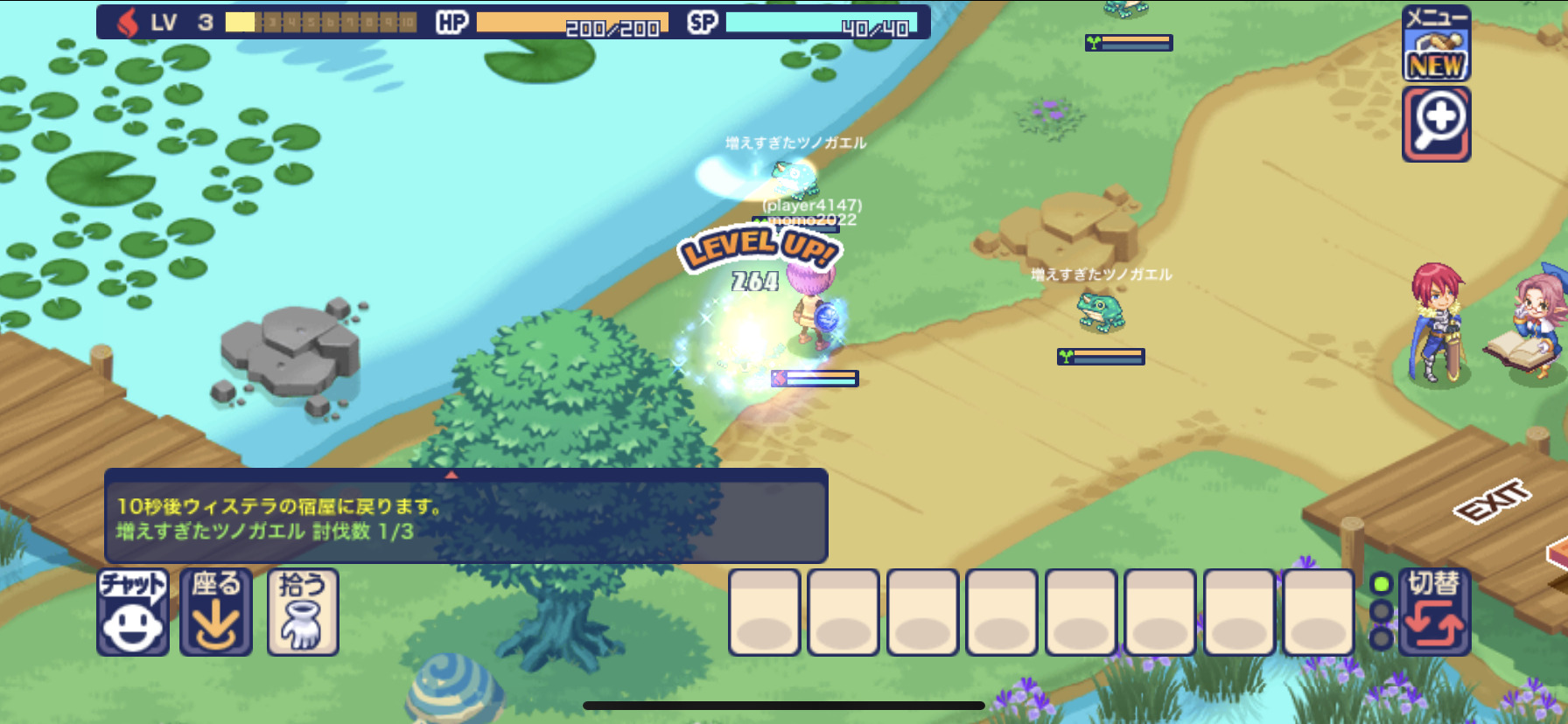This screenshot has height=724, width=1568.
Task: Open the メニュー (Menu) button
Action: coord(1436,44)
